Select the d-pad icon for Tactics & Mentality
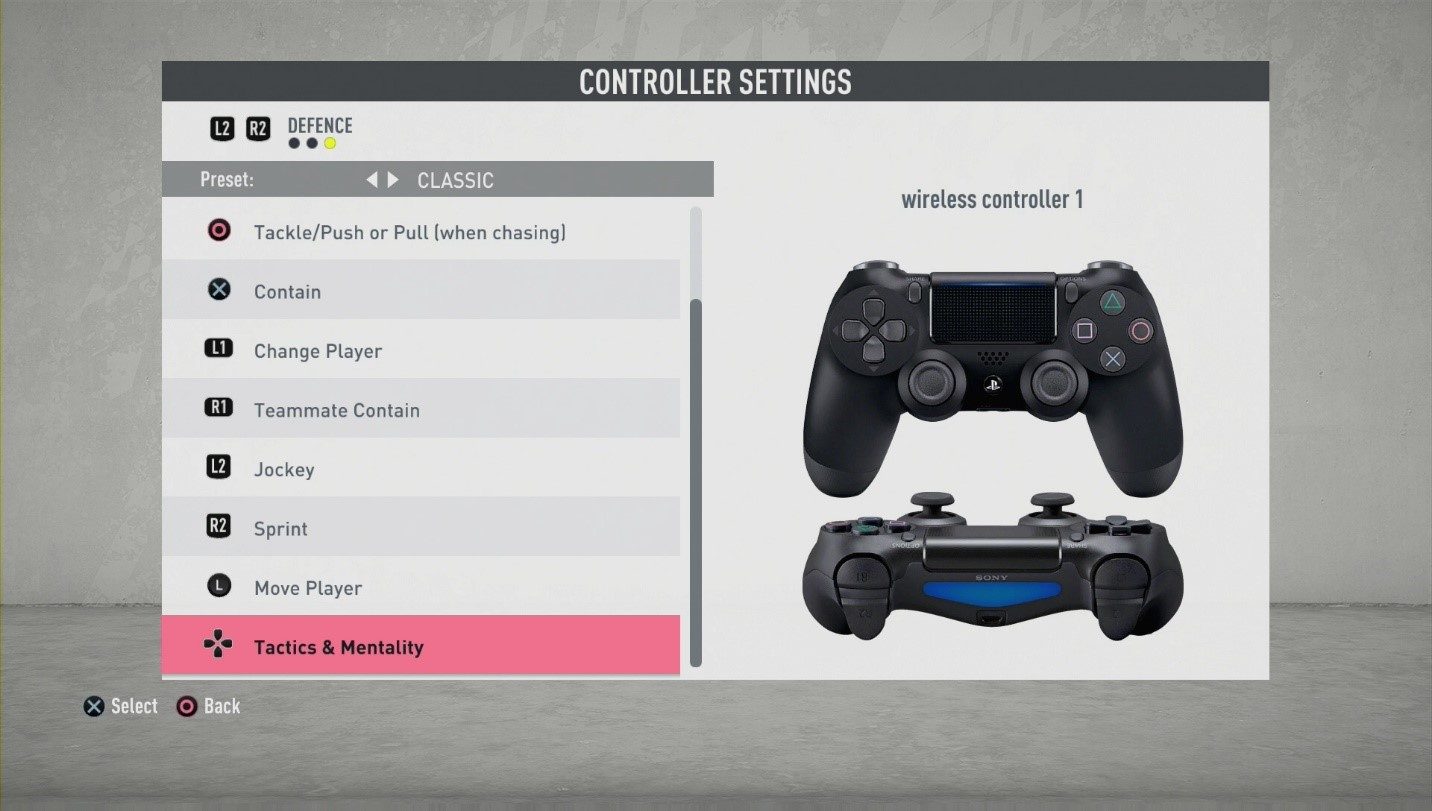 click(218, 645)
